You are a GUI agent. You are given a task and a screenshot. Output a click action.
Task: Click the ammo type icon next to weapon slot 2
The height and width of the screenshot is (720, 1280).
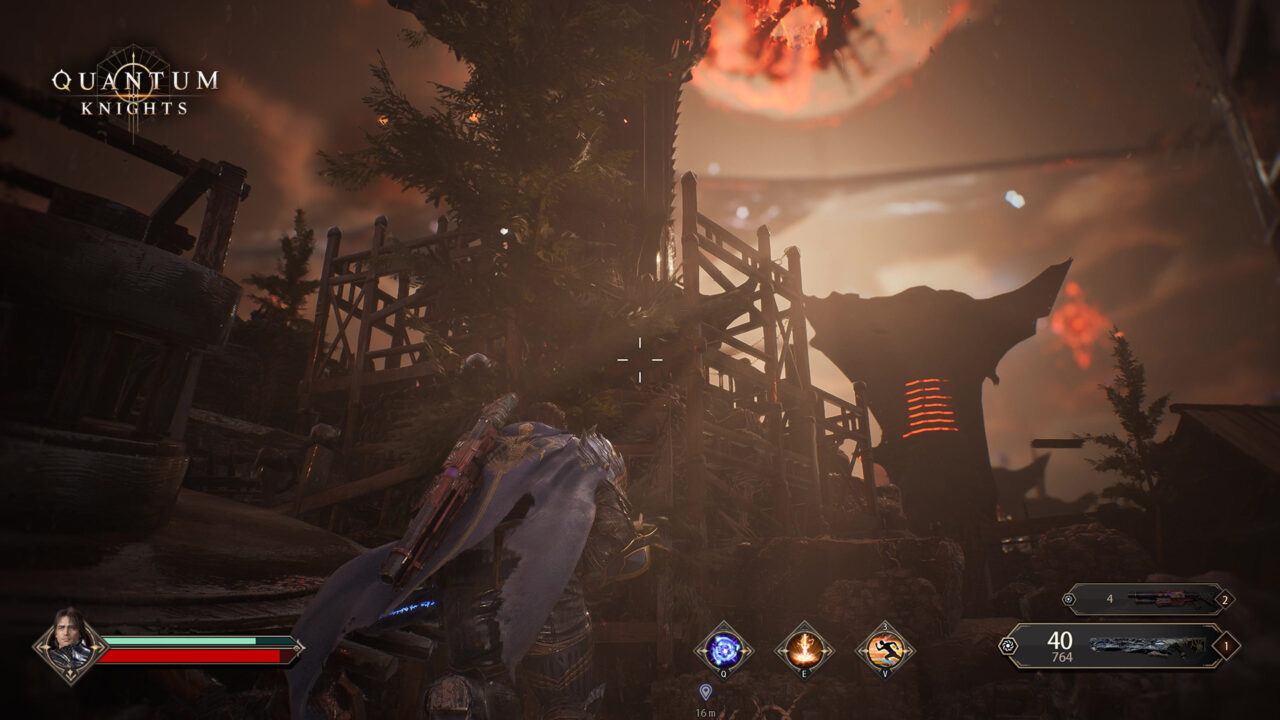(x=1070, y=598)
